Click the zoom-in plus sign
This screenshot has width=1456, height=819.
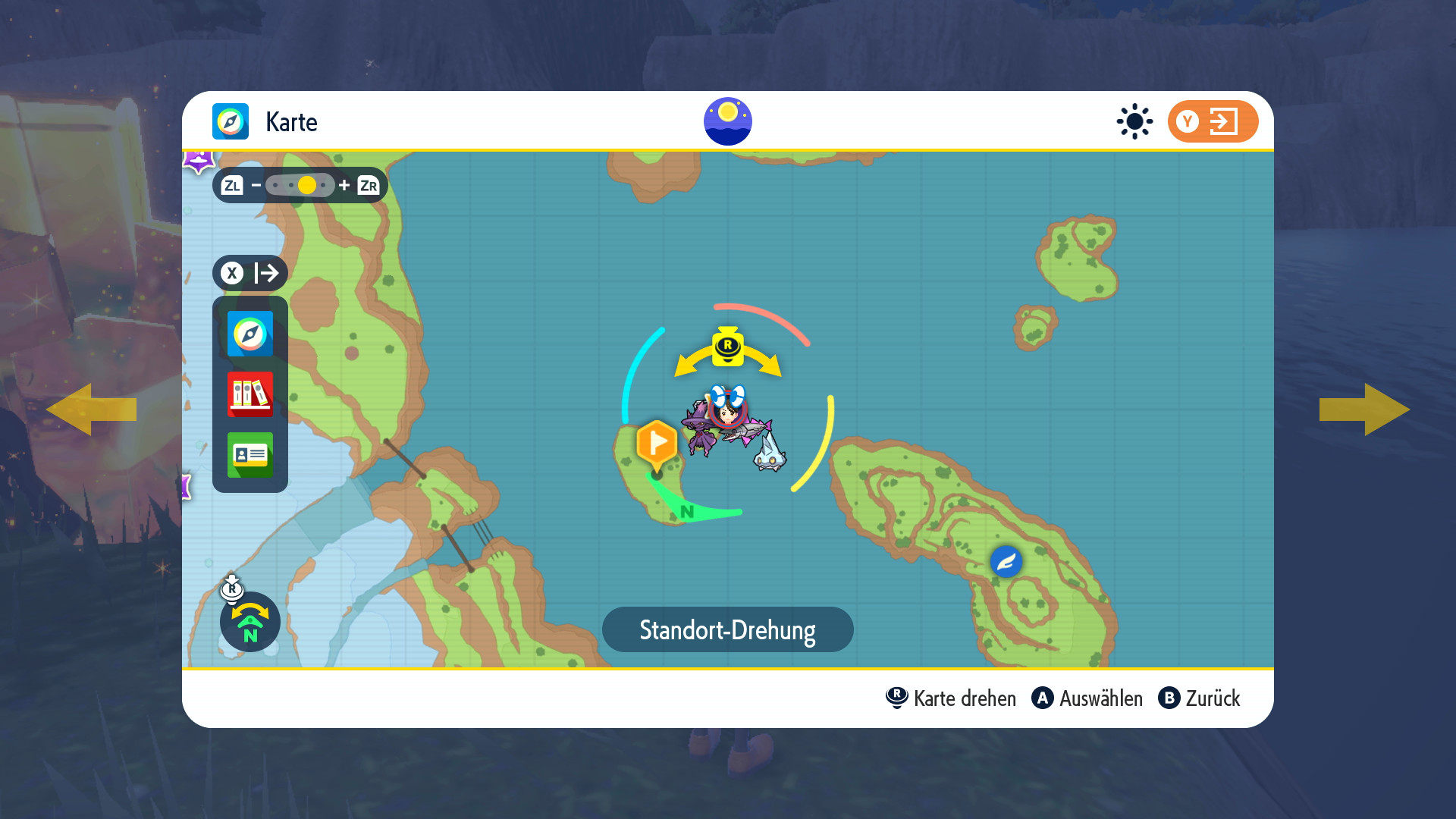tap(344, 185)
